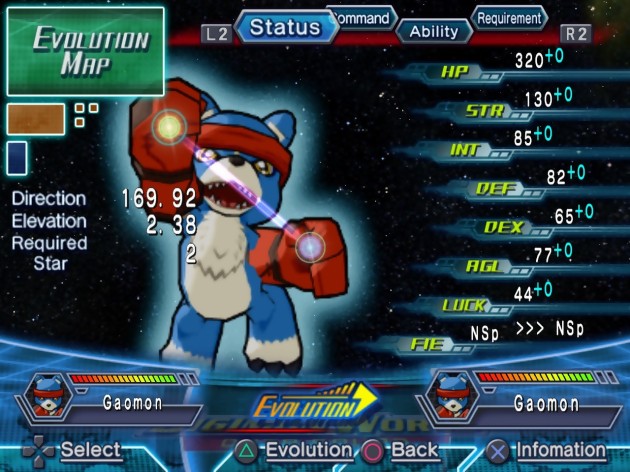Choose the AGL stat row
This screenshot has width=630, height=472.
tap(488, 265)
